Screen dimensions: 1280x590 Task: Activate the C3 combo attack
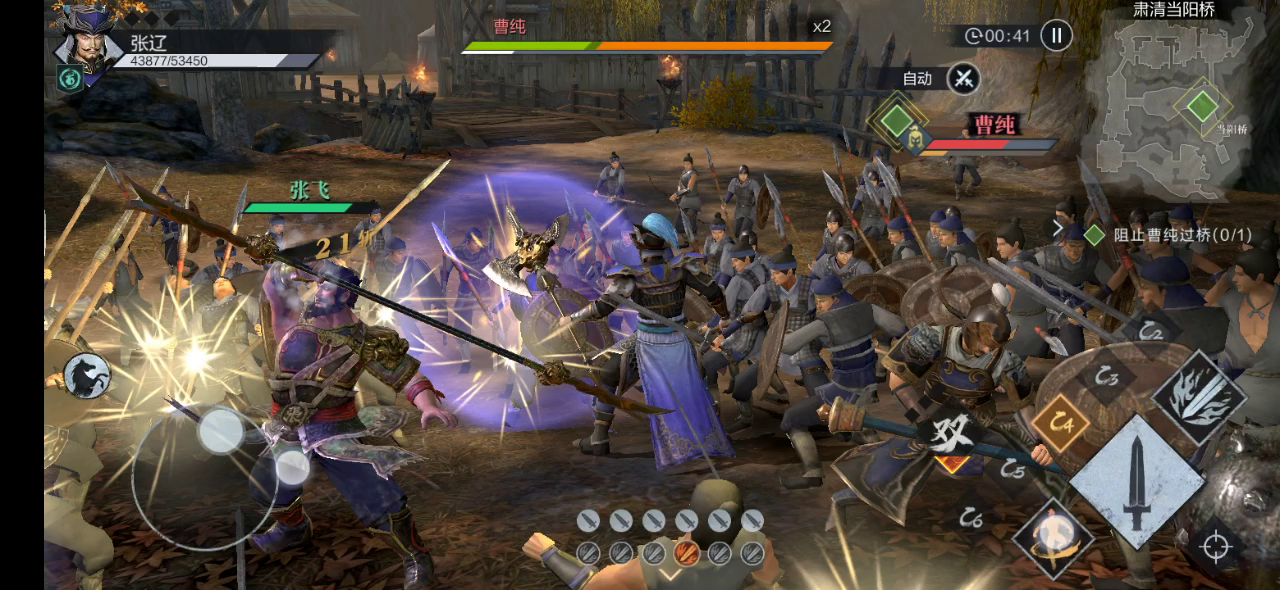click(1105, 377)
